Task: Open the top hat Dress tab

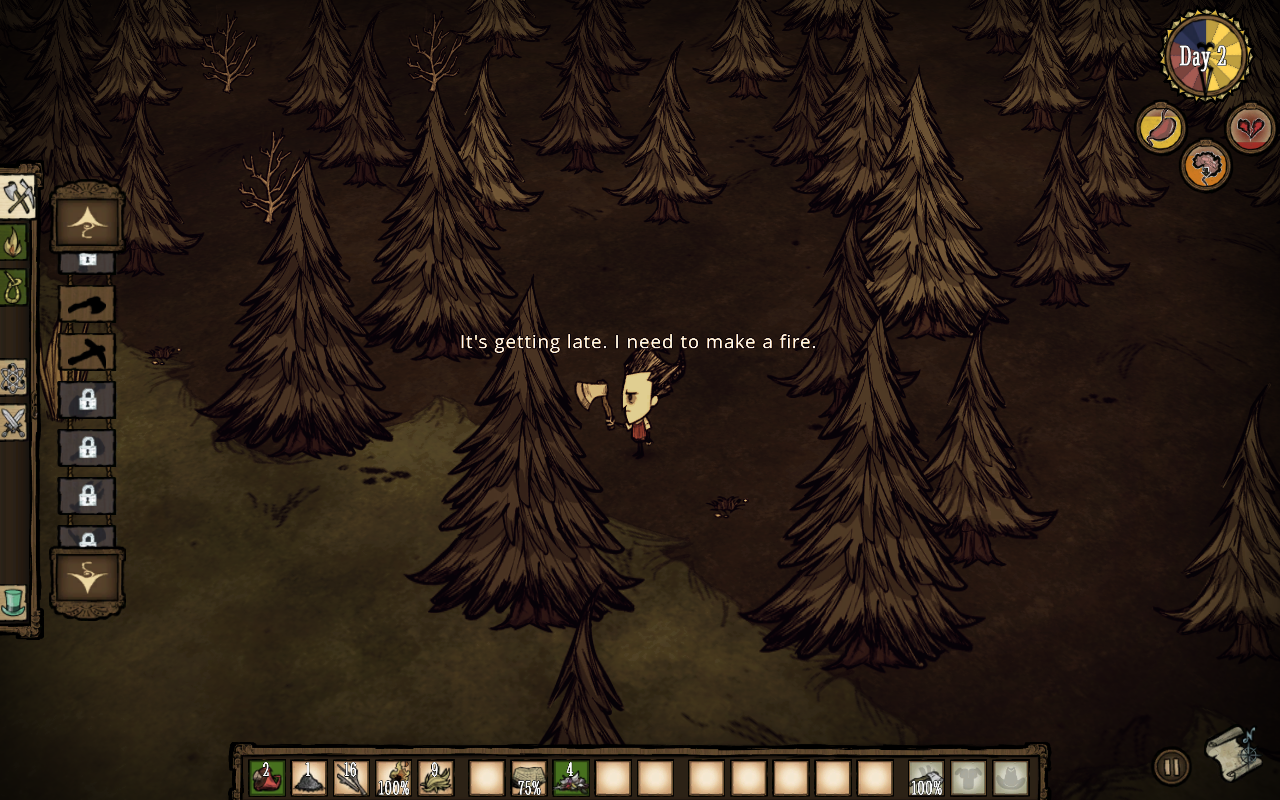Action: [13, 603]
